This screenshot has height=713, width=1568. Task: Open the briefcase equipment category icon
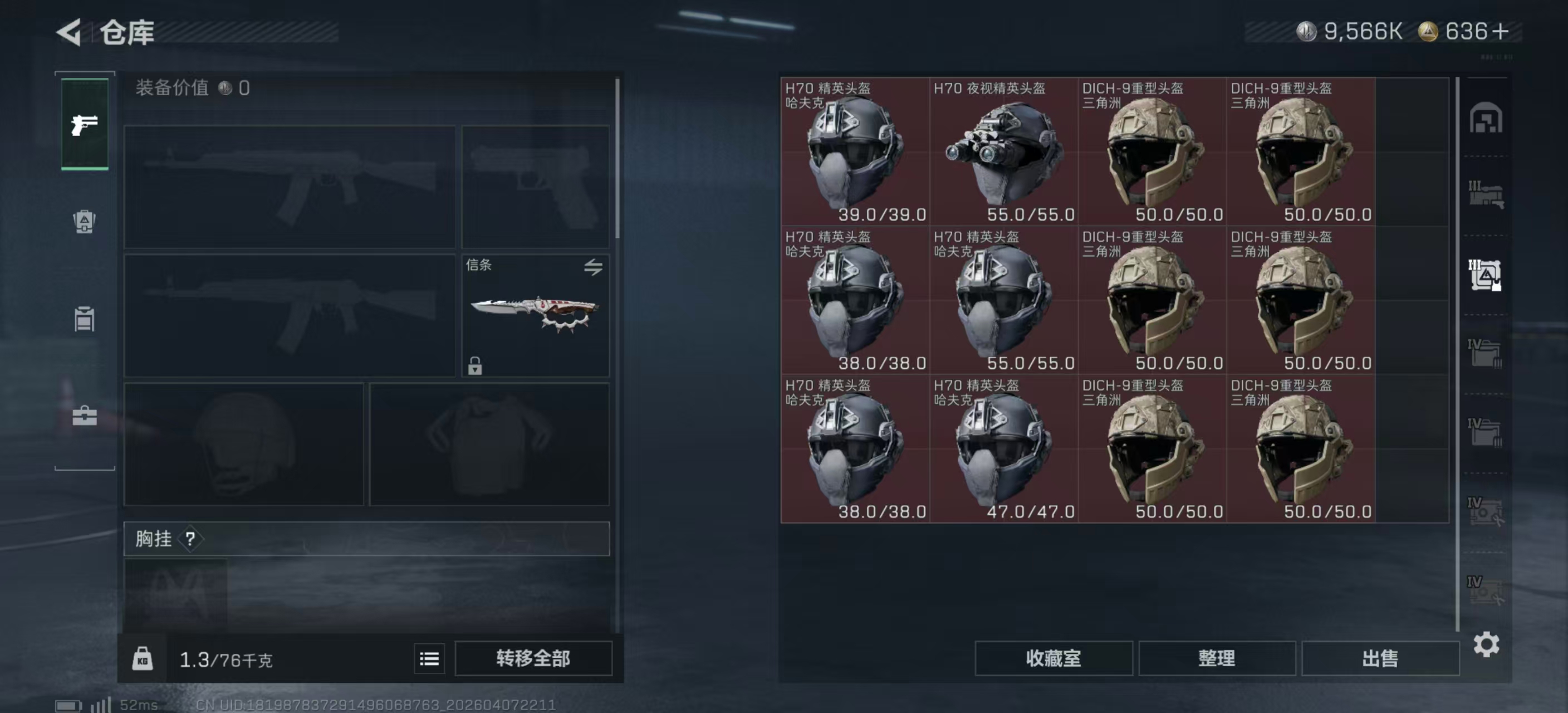click(x=84, y=415)
